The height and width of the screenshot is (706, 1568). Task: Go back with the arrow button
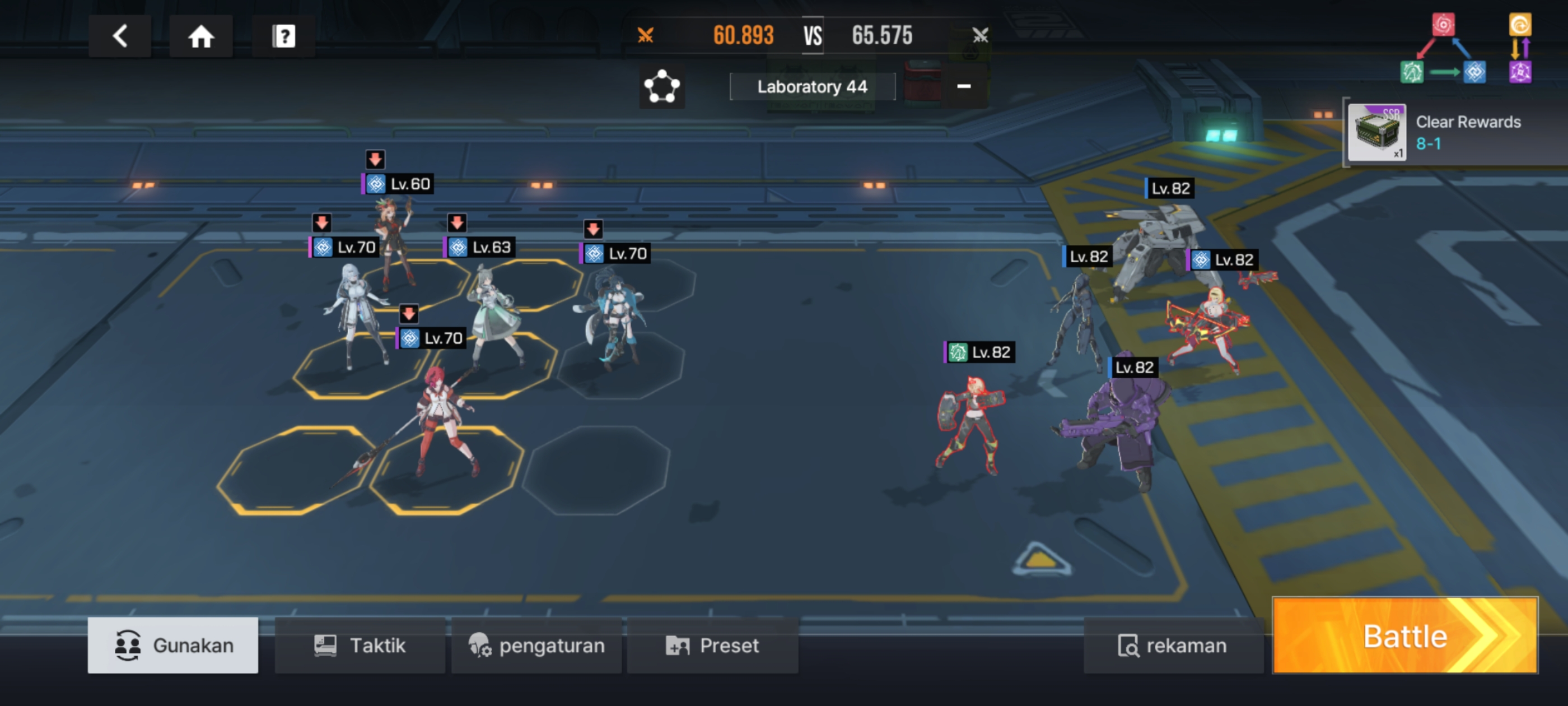tap(120, 36)
